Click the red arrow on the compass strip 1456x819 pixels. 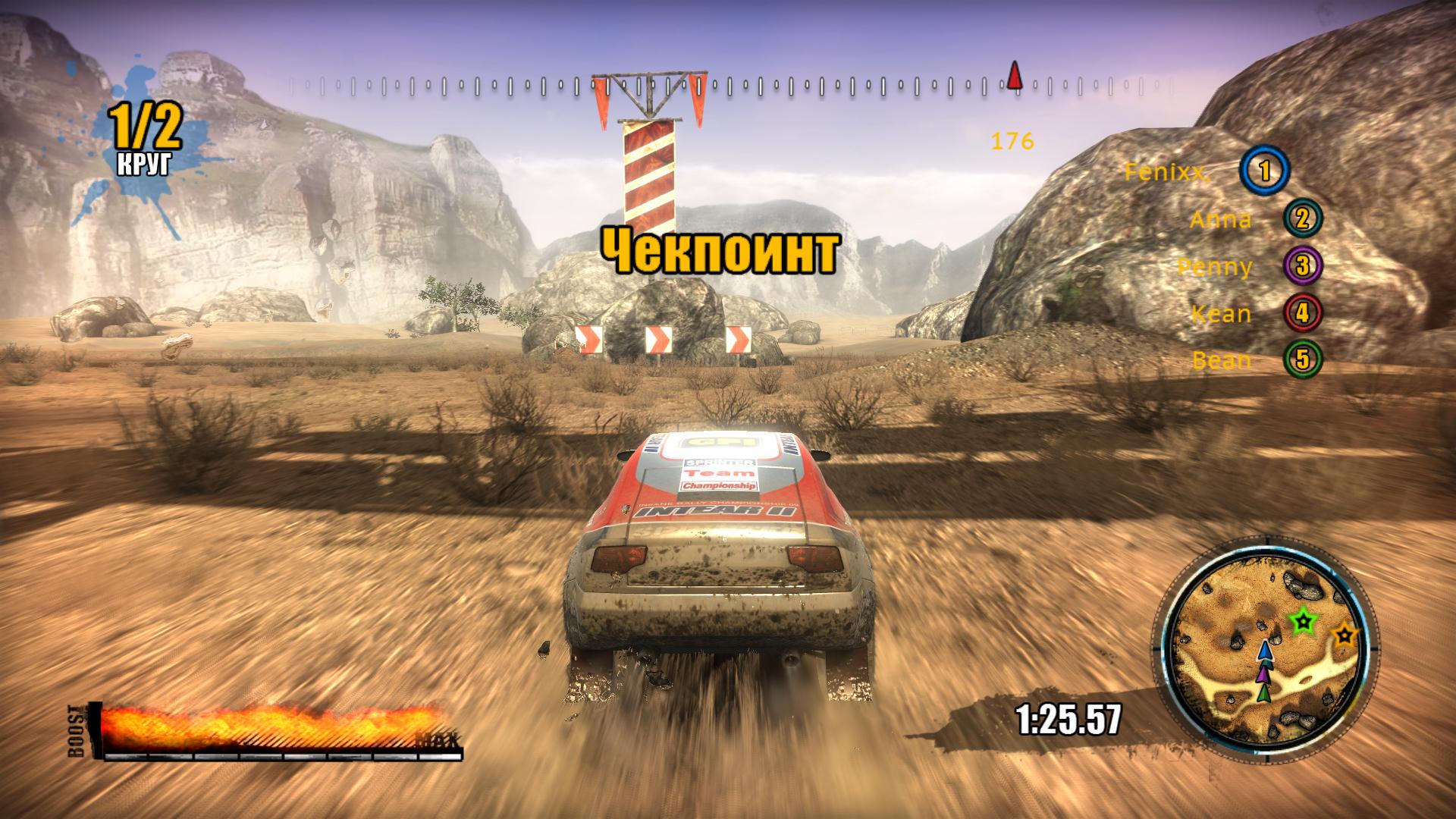1015,76
